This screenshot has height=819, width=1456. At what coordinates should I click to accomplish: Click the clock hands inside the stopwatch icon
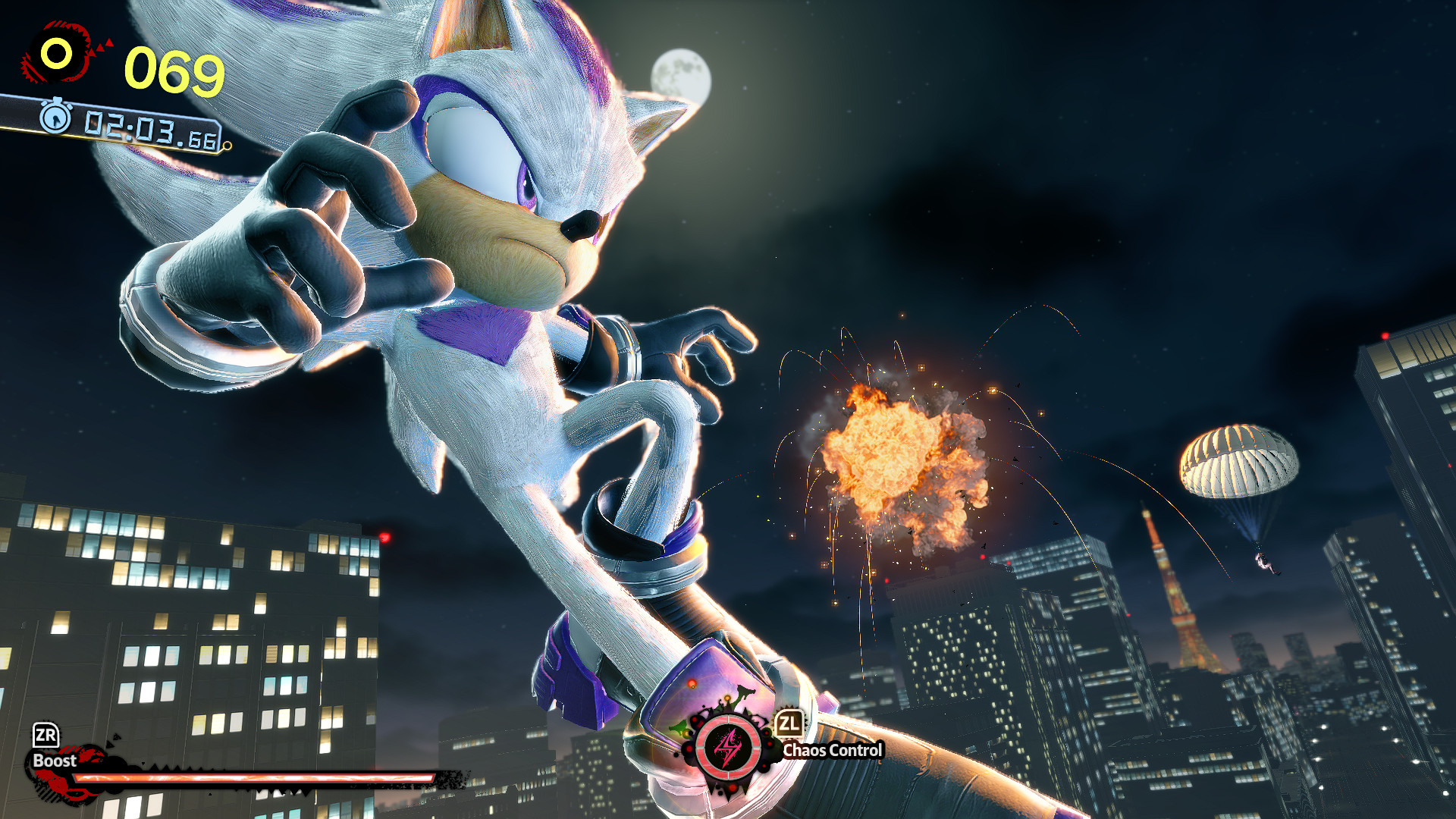coord(56,121)
